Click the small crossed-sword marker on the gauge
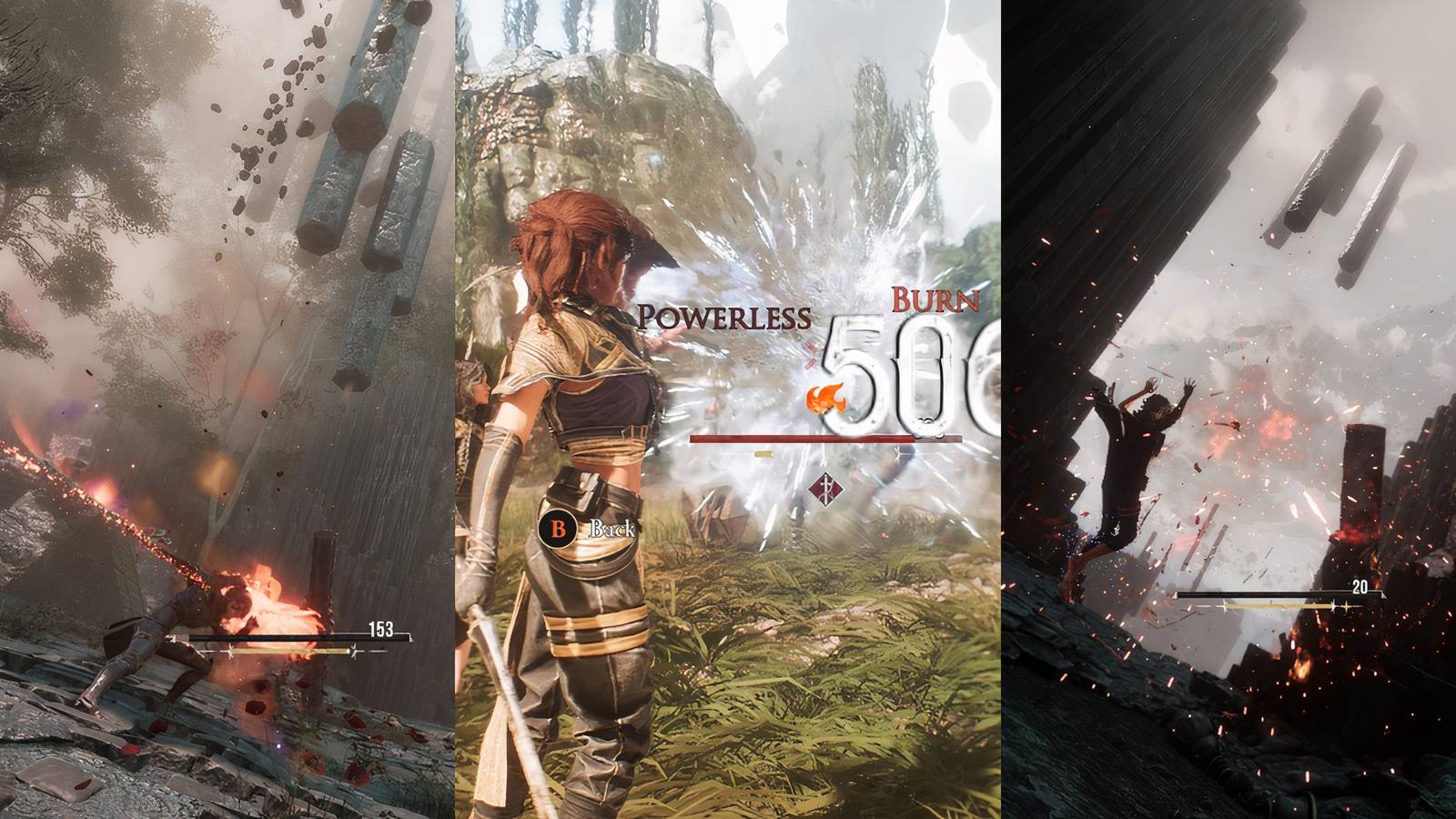This screenshot has height=819, width=1456. [898, 454]
